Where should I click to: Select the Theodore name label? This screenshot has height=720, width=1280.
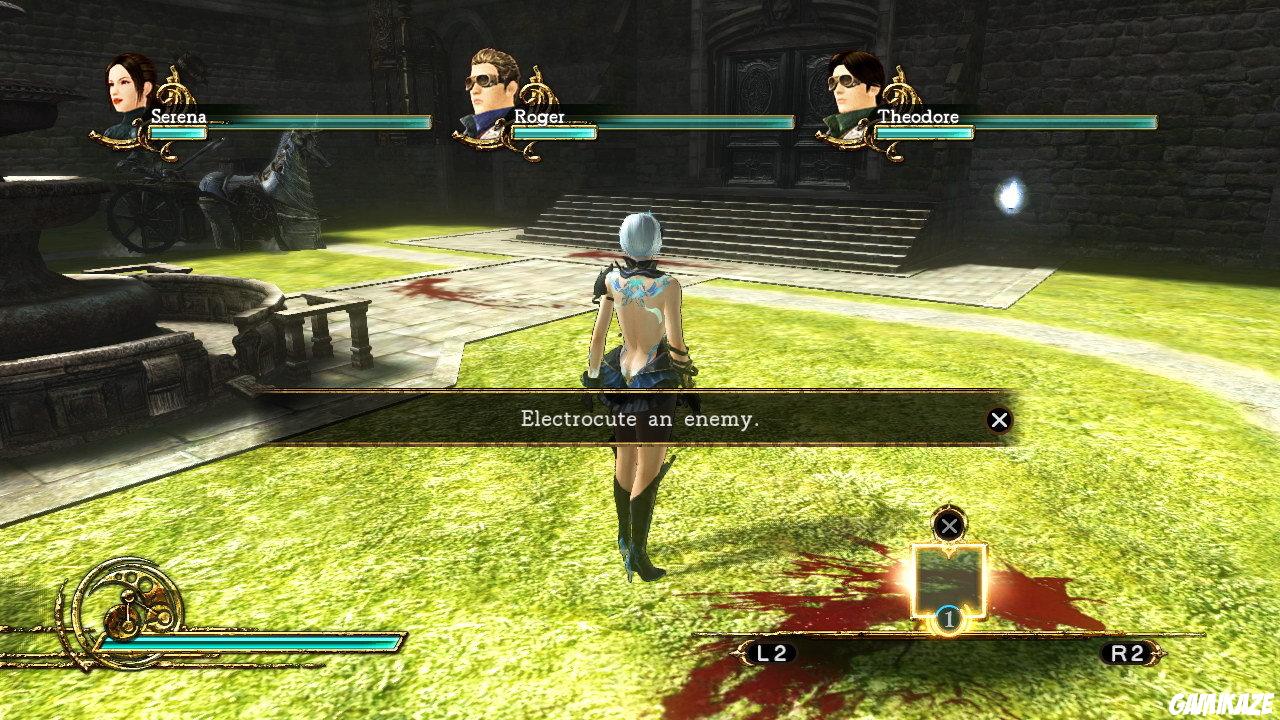click(918, 117)
